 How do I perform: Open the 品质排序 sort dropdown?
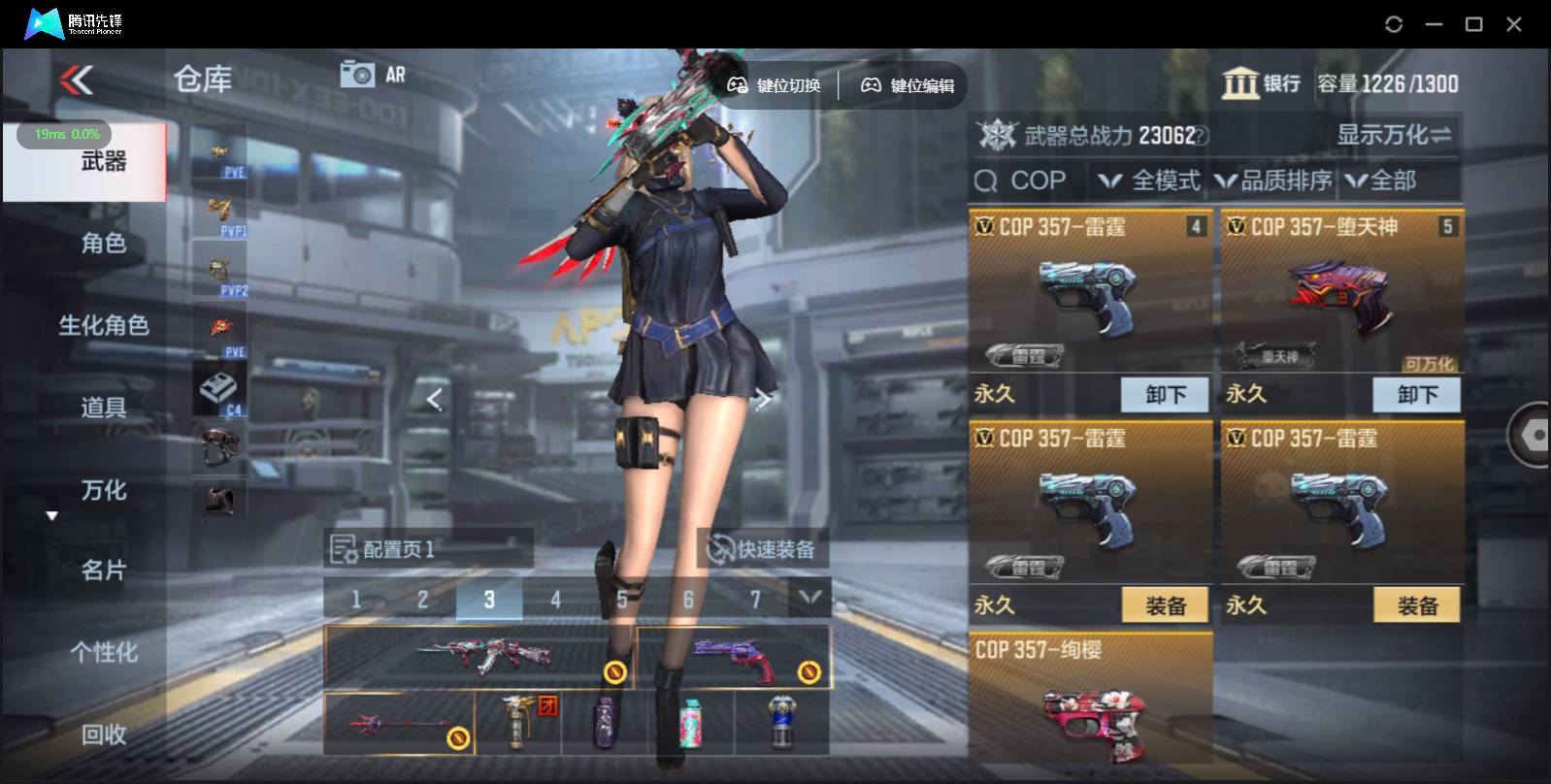(1273, 180)
